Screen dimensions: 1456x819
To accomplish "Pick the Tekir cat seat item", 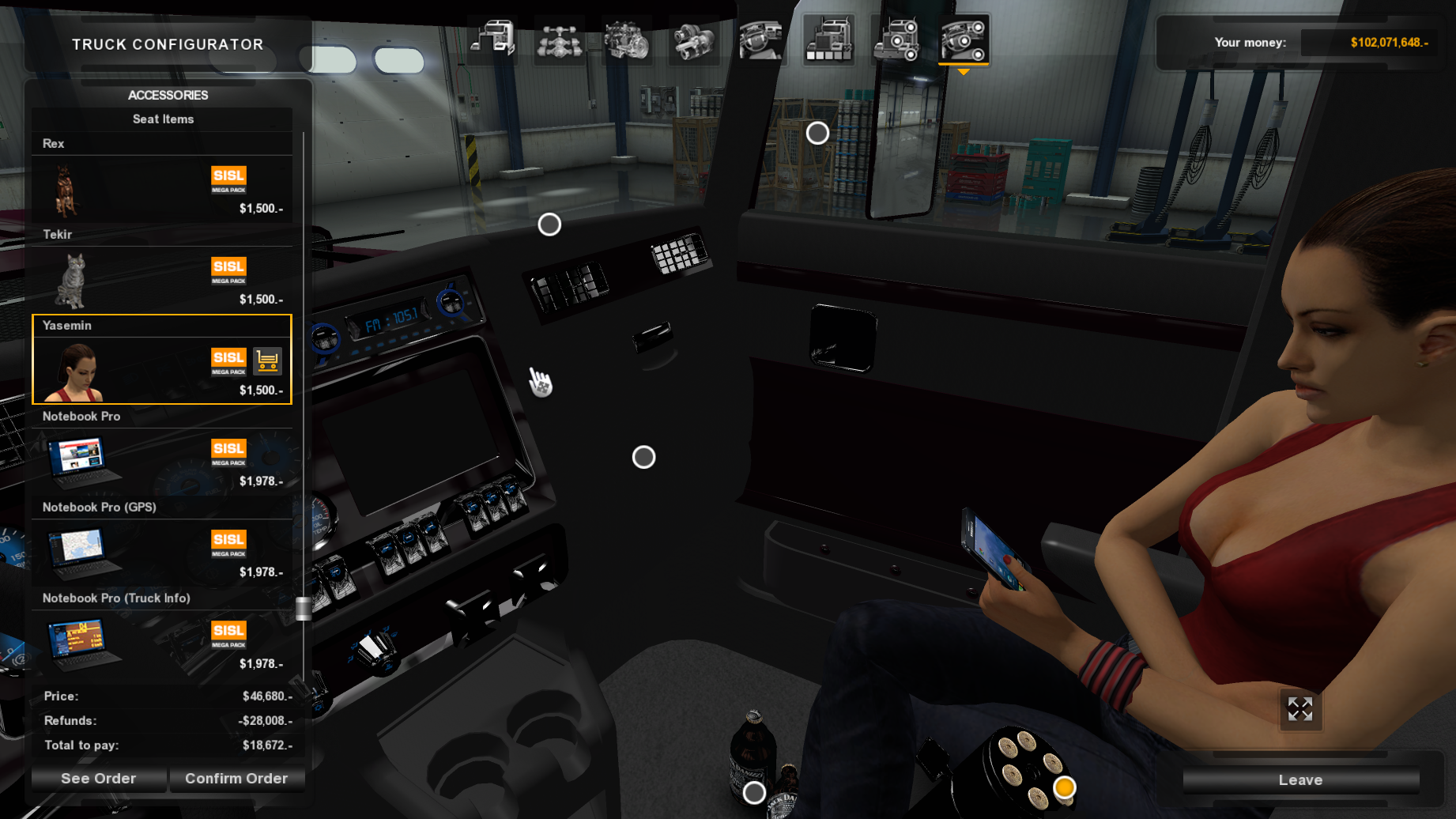I will click(162, 279).
